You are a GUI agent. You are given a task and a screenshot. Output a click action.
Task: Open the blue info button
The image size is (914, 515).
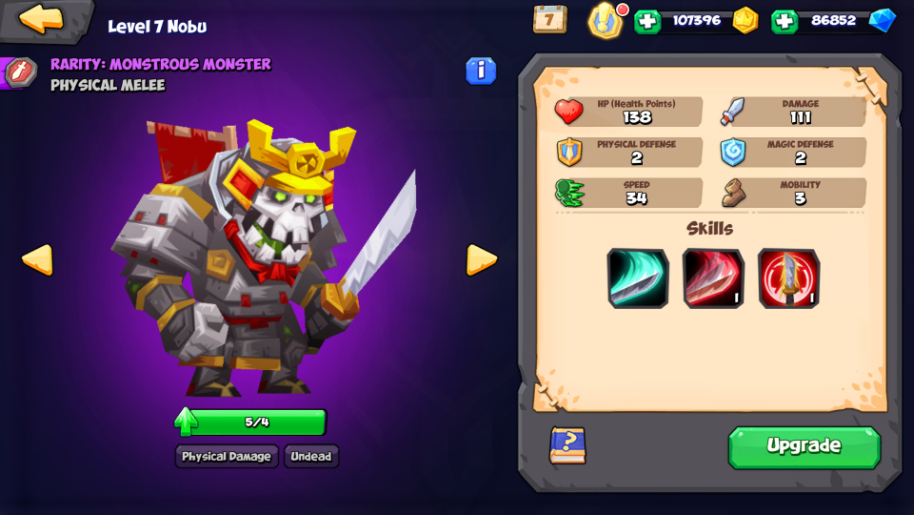481,70
